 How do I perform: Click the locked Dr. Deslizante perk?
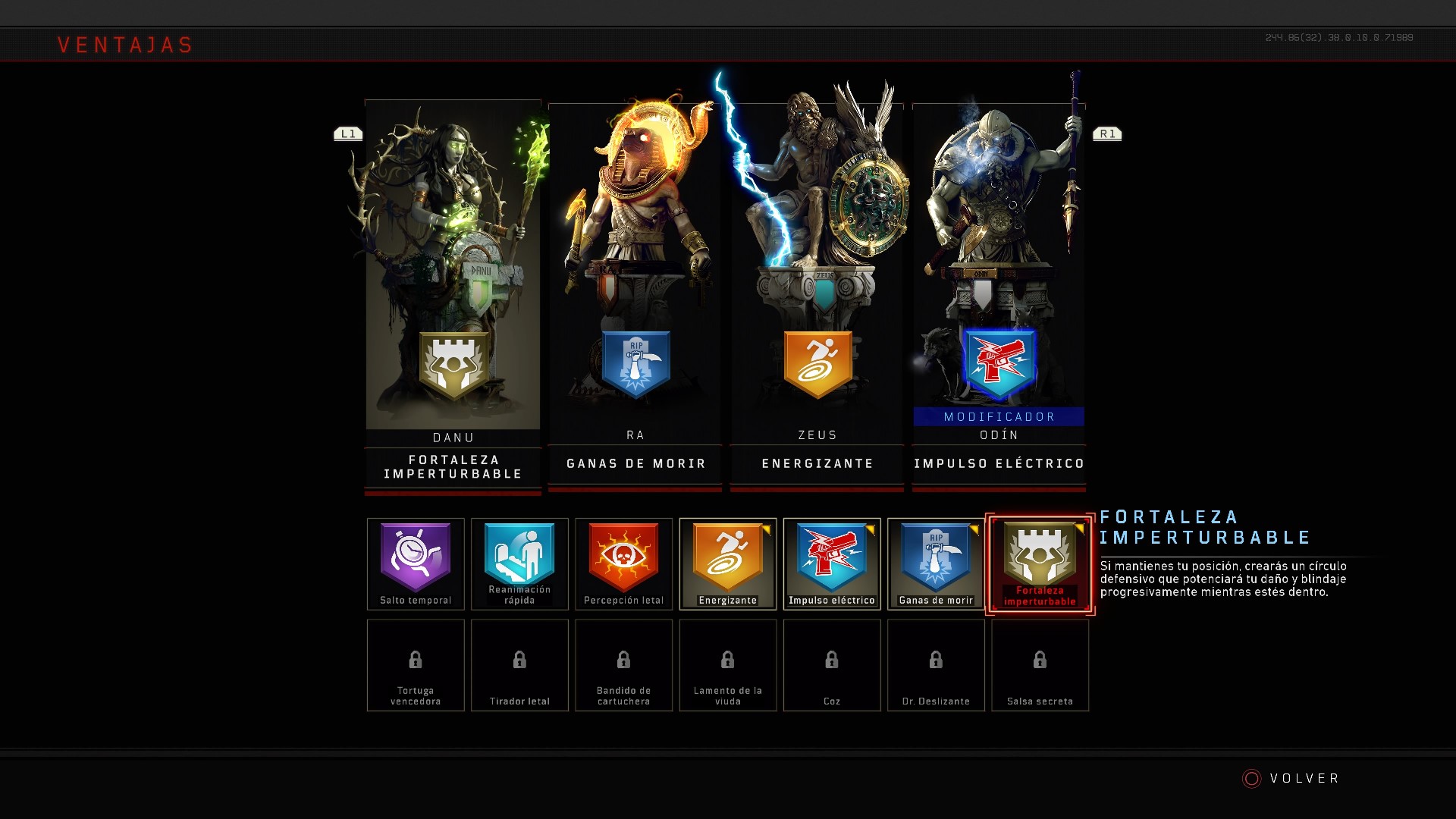(x=936, y=665)
